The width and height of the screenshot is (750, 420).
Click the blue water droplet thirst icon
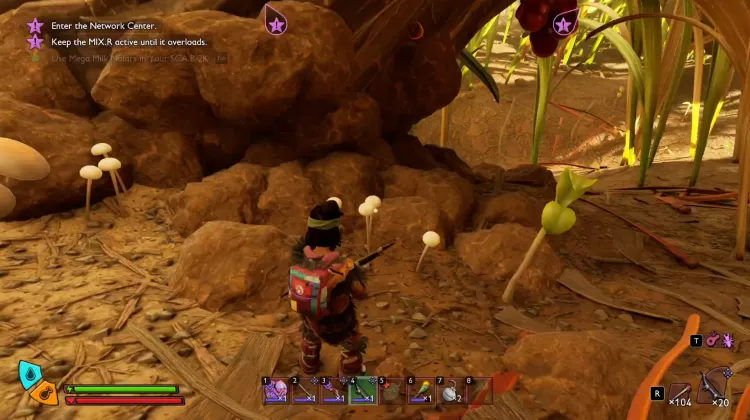pos(29,373)
